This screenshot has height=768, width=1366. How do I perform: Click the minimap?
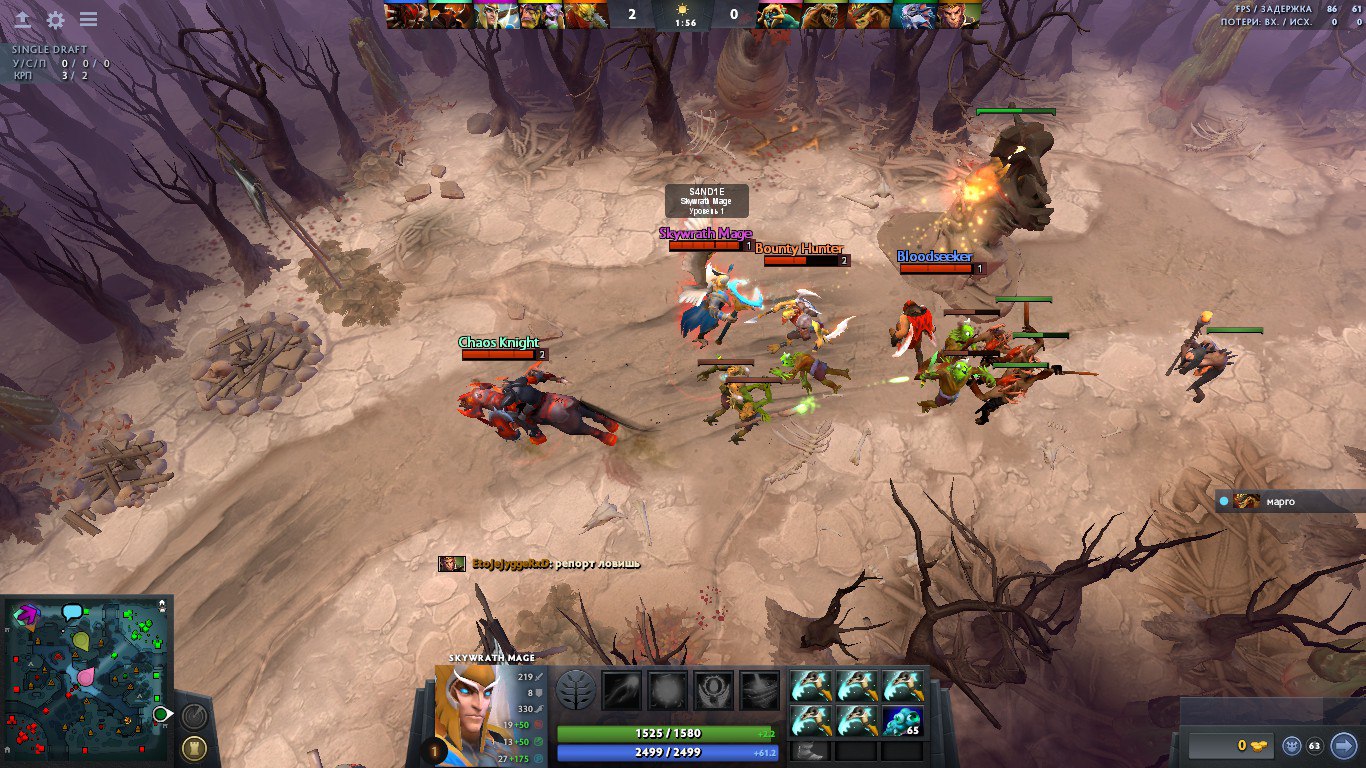(x=86, y=680)
